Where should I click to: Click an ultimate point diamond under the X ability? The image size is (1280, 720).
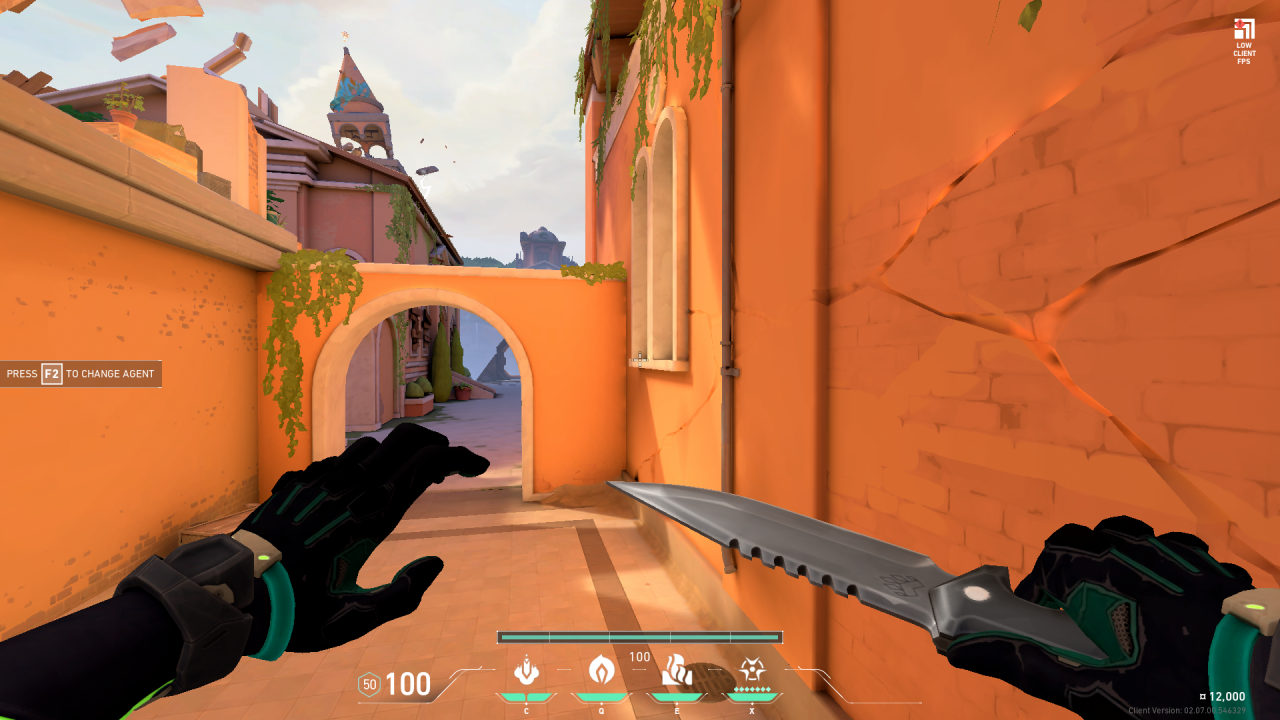pyautogui.click(x=751, y=689)
